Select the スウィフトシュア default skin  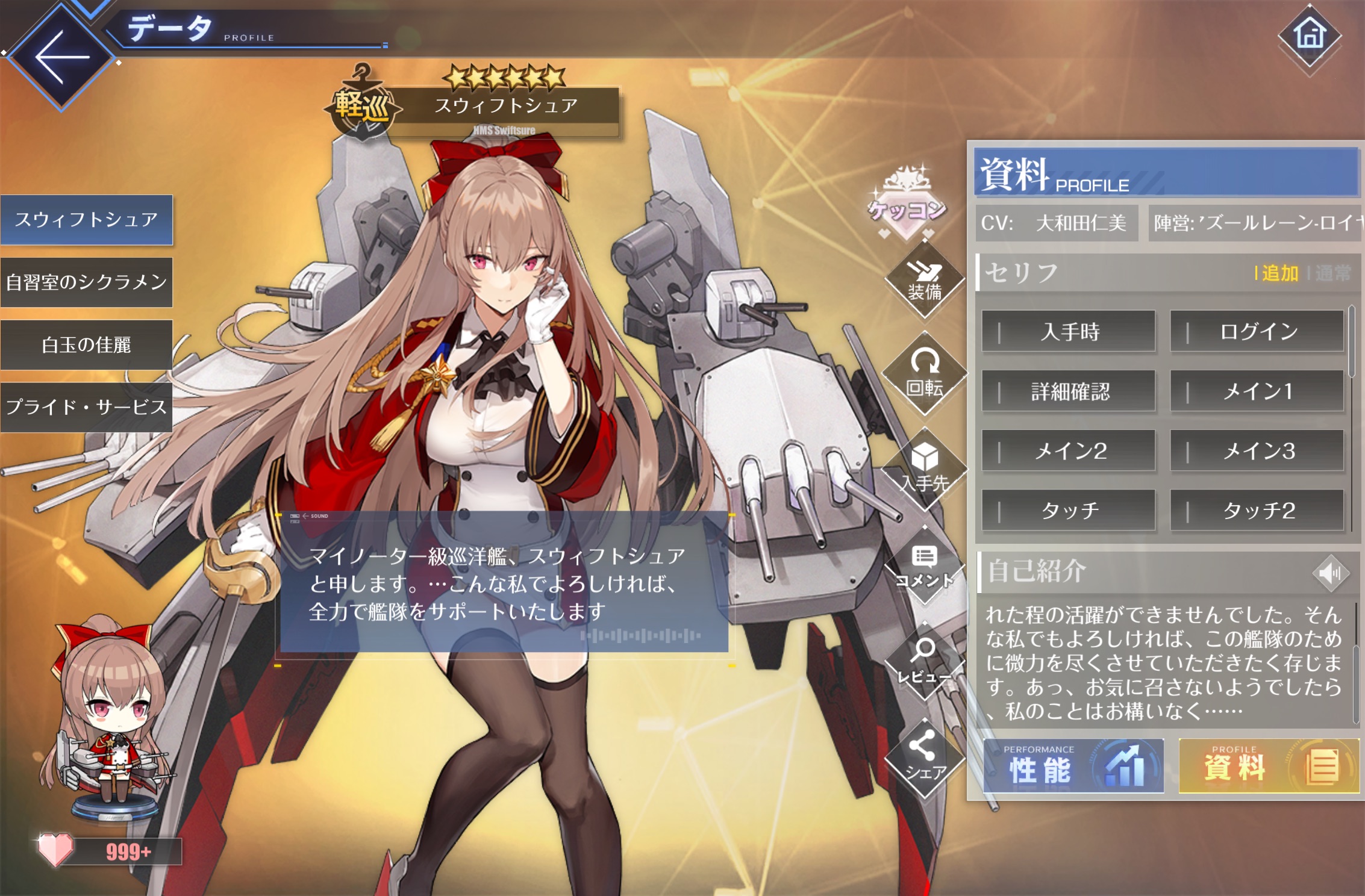coord(86,220)
